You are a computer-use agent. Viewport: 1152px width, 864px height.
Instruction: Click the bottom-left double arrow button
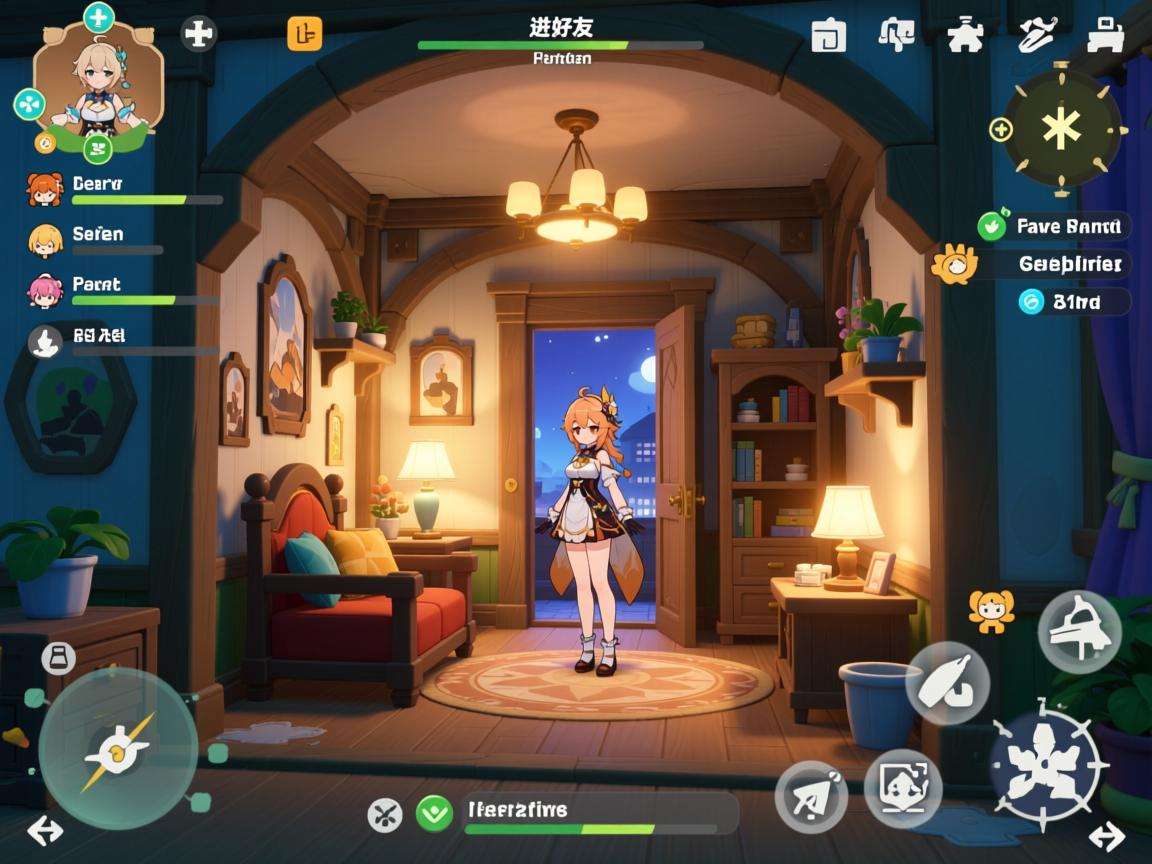coord(43,830)
